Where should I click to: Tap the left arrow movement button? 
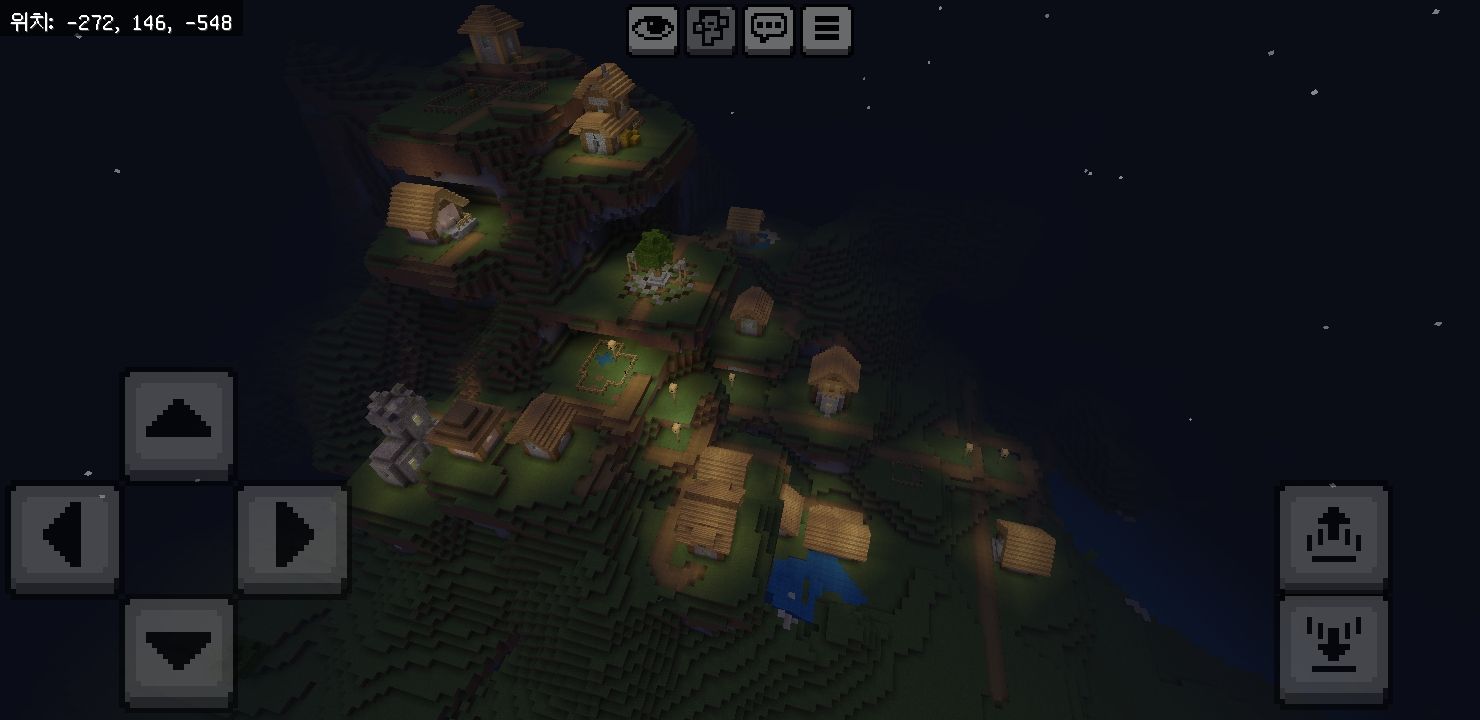pyautogui.click(x=66, y=538)
